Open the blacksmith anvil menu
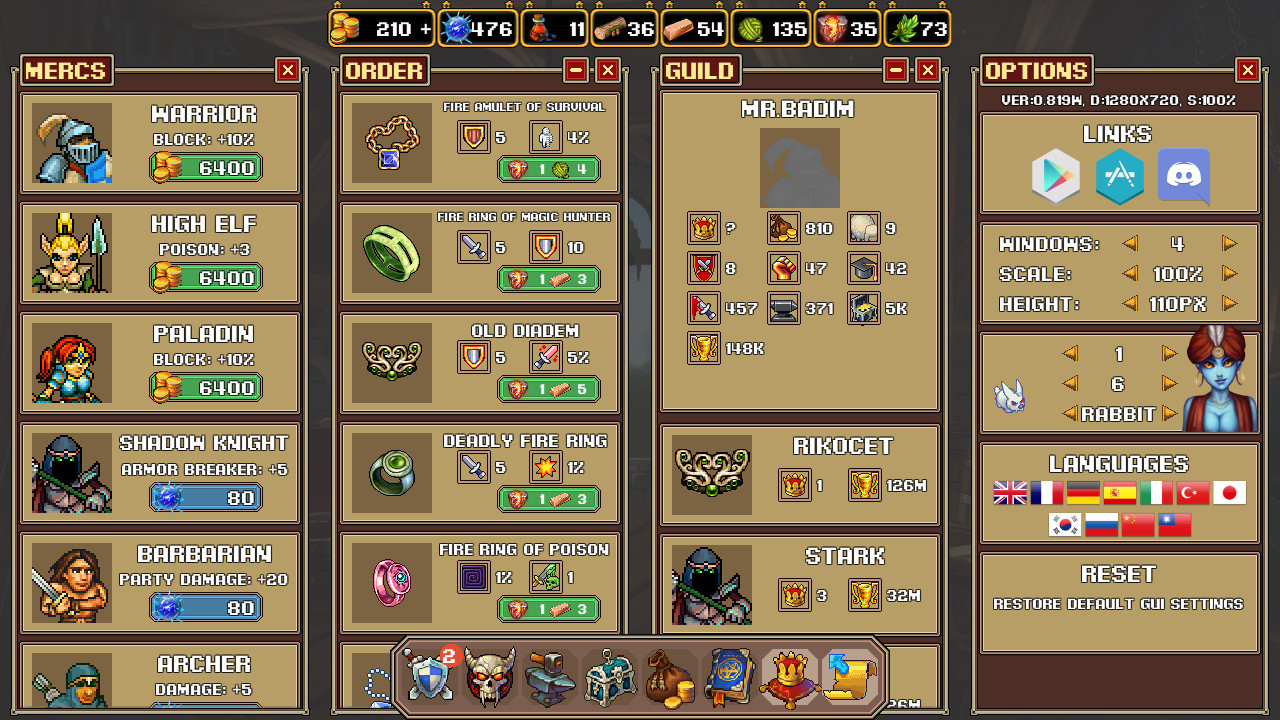Viewport: 1280px width, 720px height. point(549,678)
